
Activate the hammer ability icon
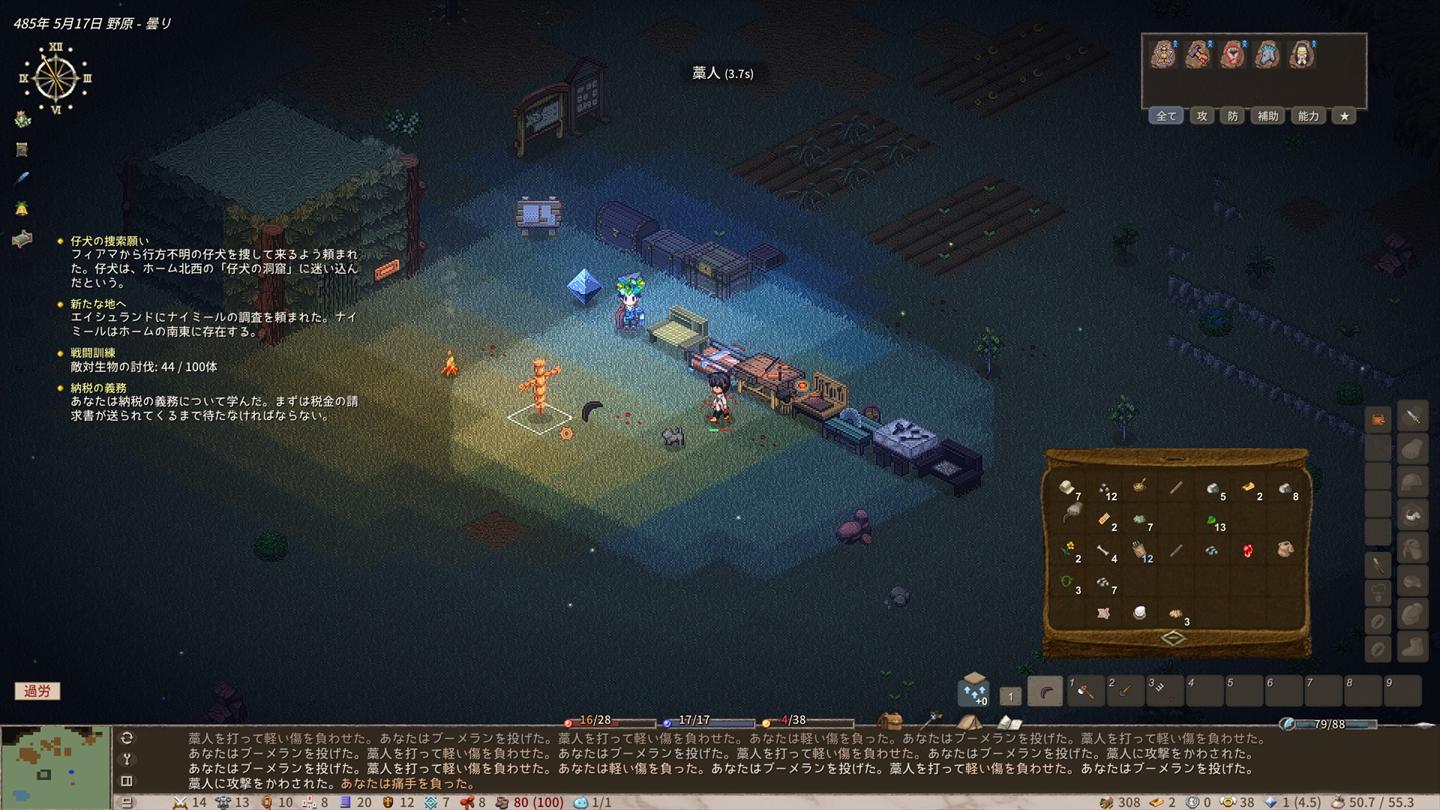(1198, 55)
